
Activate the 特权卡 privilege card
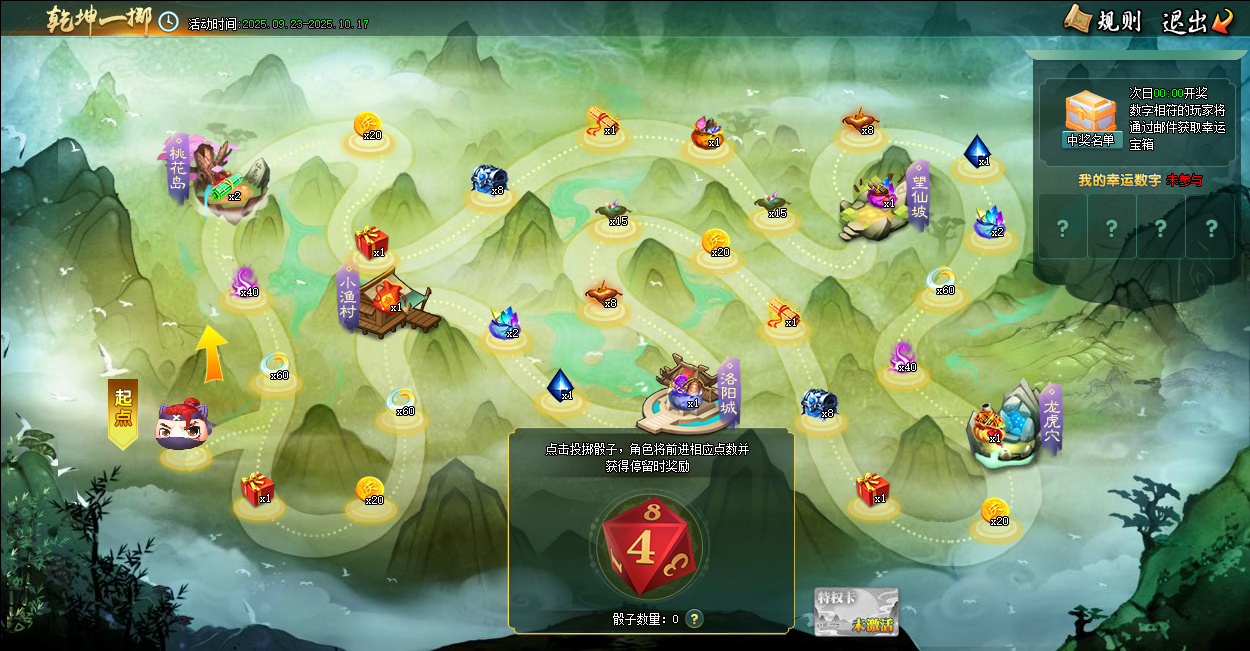point(856,611)
